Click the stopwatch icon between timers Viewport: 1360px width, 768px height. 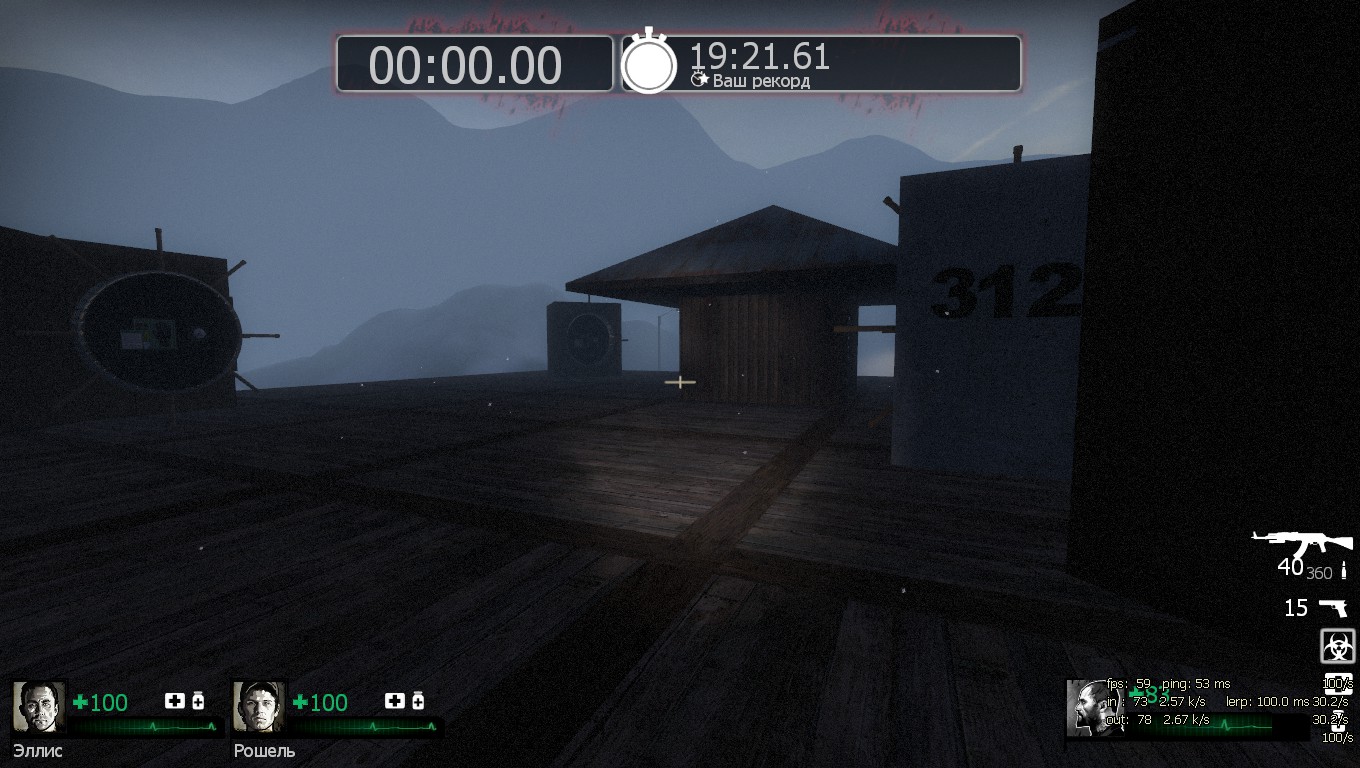pyautogui.click(x=649, y=63)
